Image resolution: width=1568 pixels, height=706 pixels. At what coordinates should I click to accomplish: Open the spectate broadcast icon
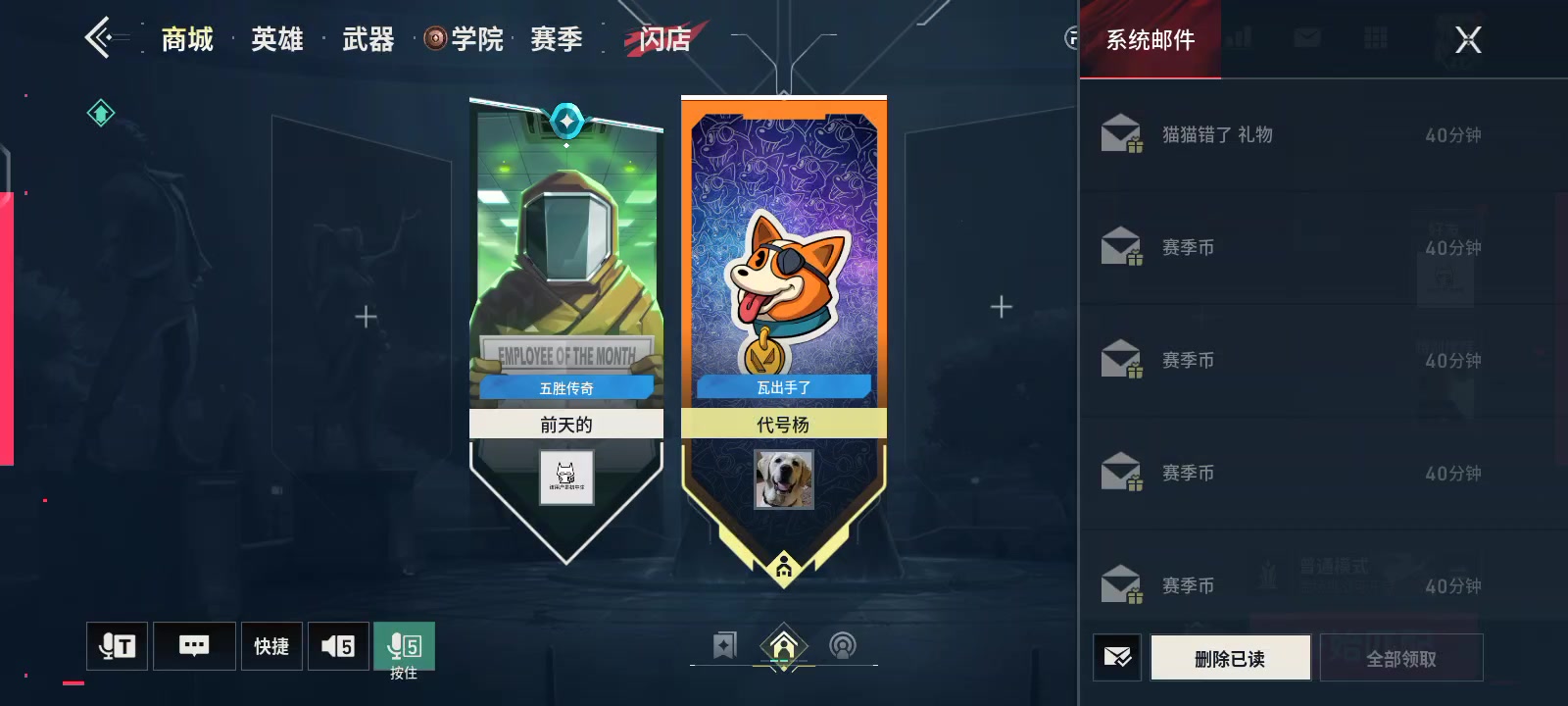pyautogui.click(x=841, y=643)
